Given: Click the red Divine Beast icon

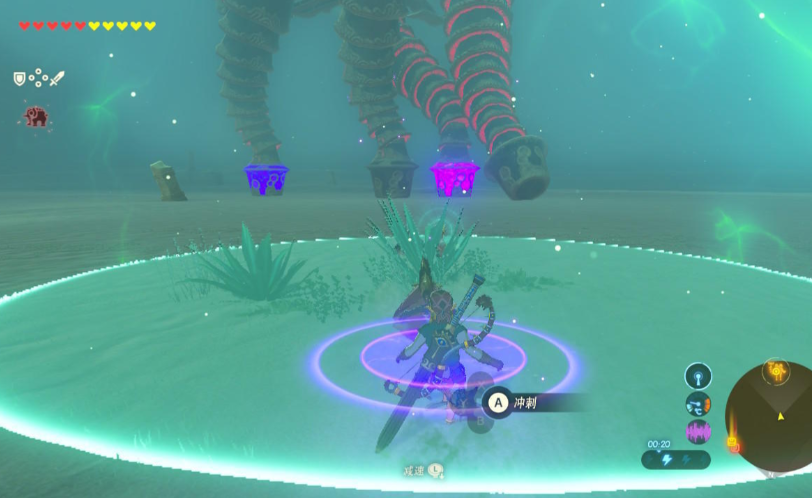Looking at the screenshot, I should pos(37,117).
